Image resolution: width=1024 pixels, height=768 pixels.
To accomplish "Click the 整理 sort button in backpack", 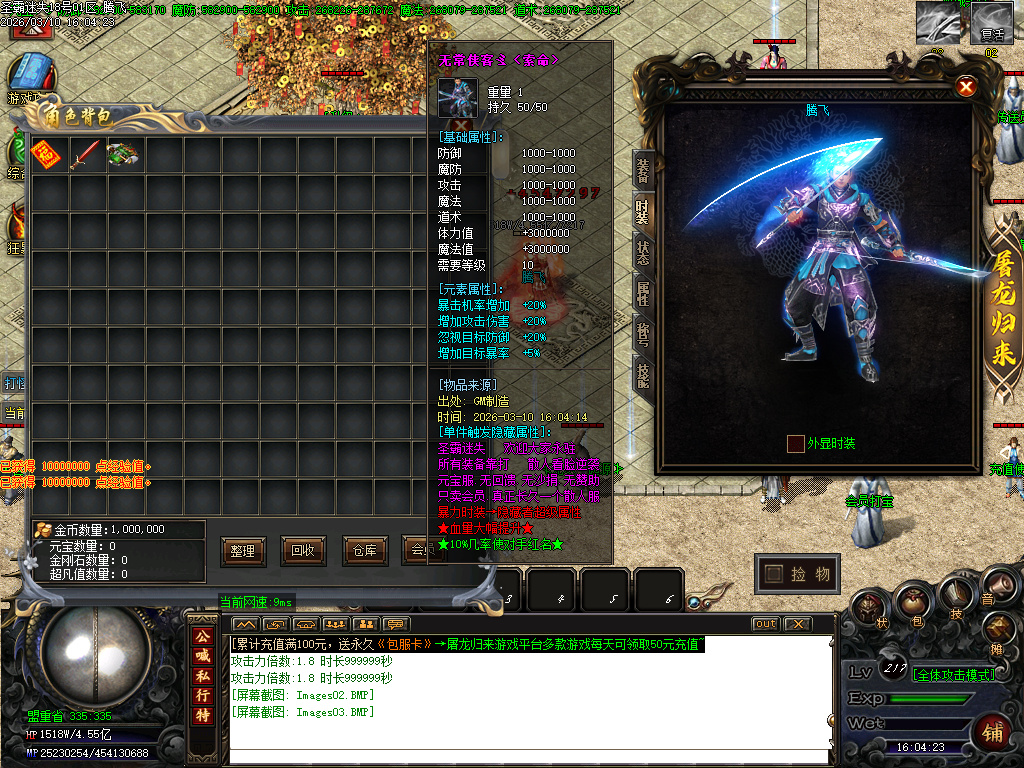I will pyautogui.click(x=242, y=550).
